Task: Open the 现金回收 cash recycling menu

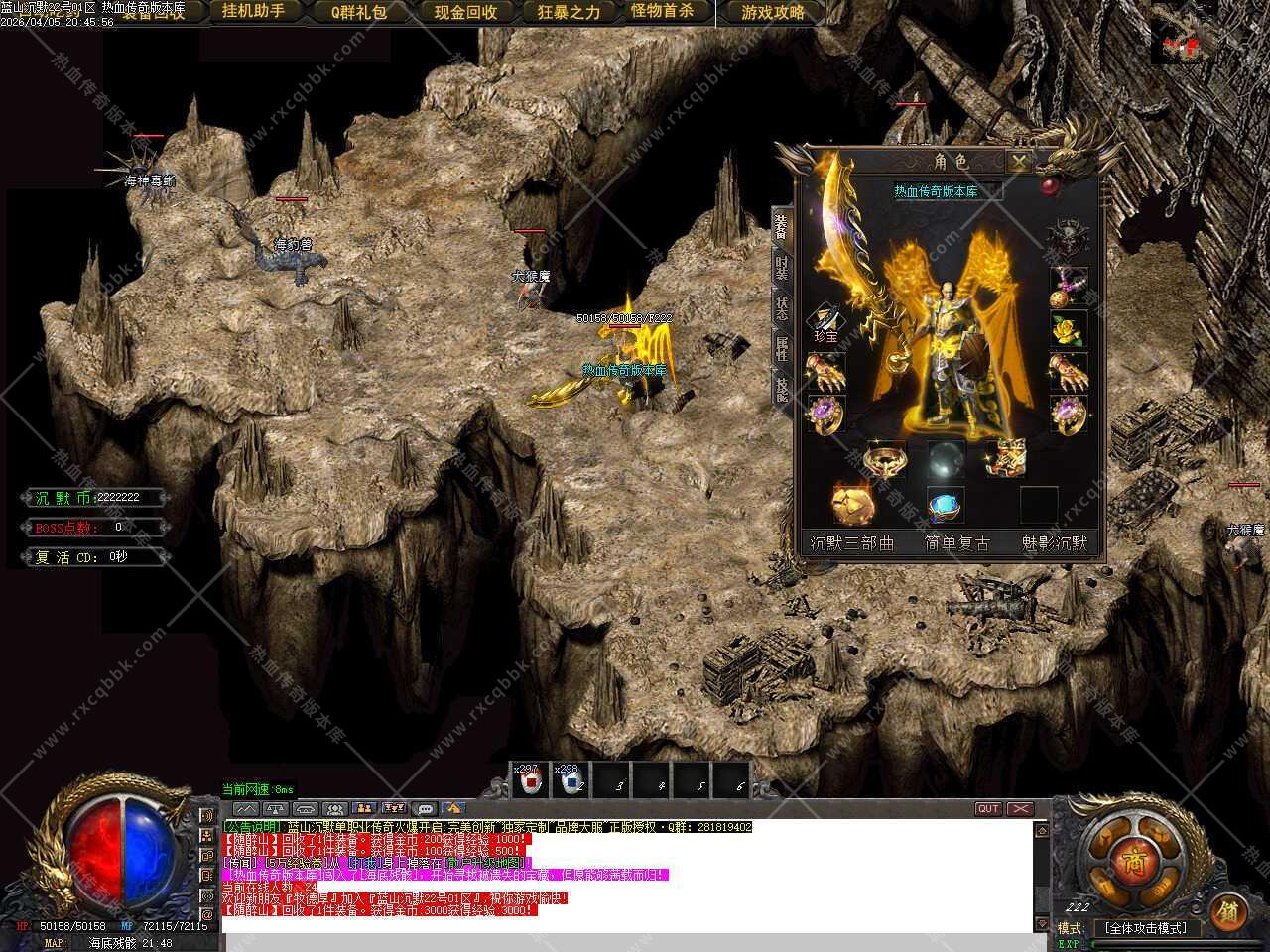Action: (x=465, y=12)
